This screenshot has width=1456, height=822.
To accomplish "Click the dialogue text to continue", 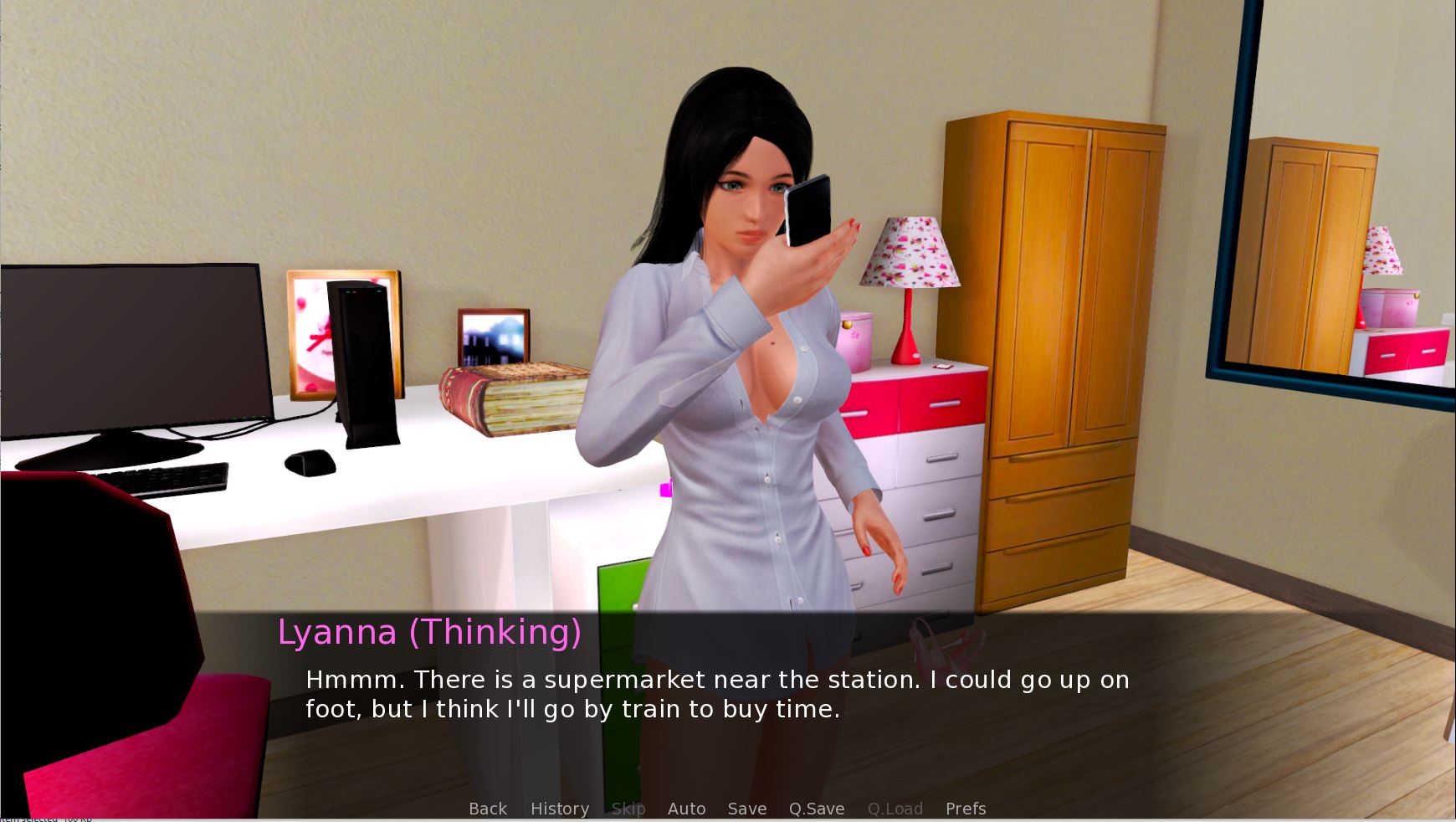I will click(x=717, y=694).
